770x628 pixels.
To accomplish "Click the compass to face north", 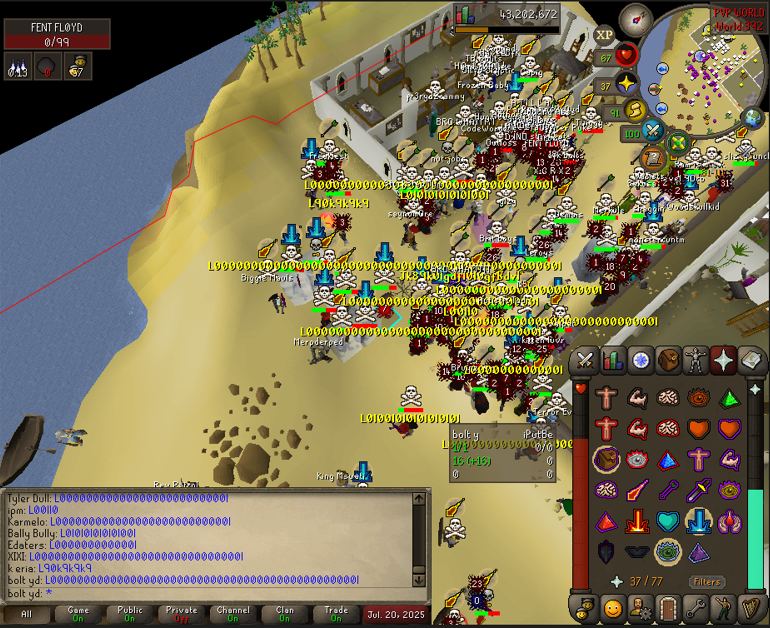I will [x=634, y=18].
